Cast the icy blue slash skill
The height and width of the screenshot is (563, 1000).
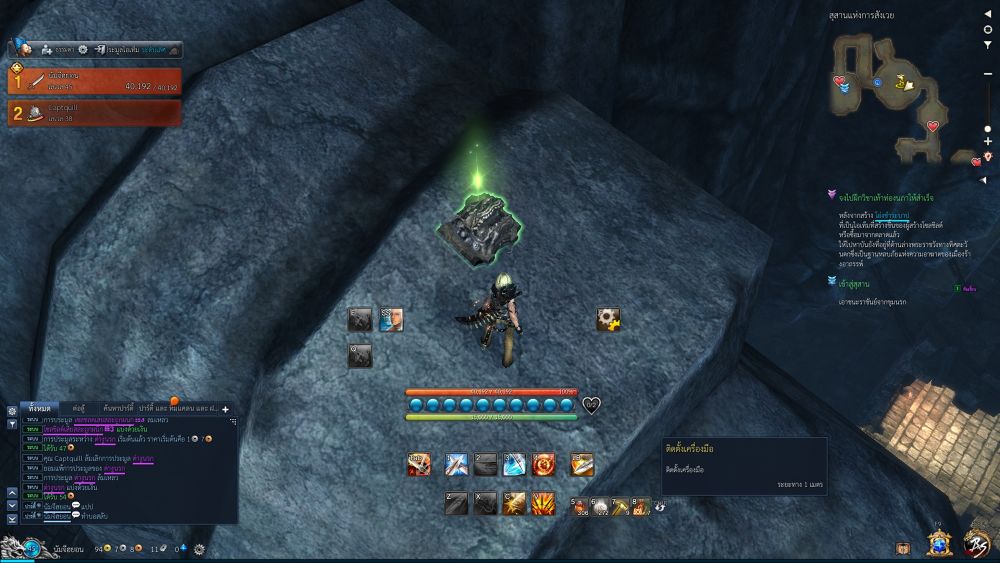514,464
